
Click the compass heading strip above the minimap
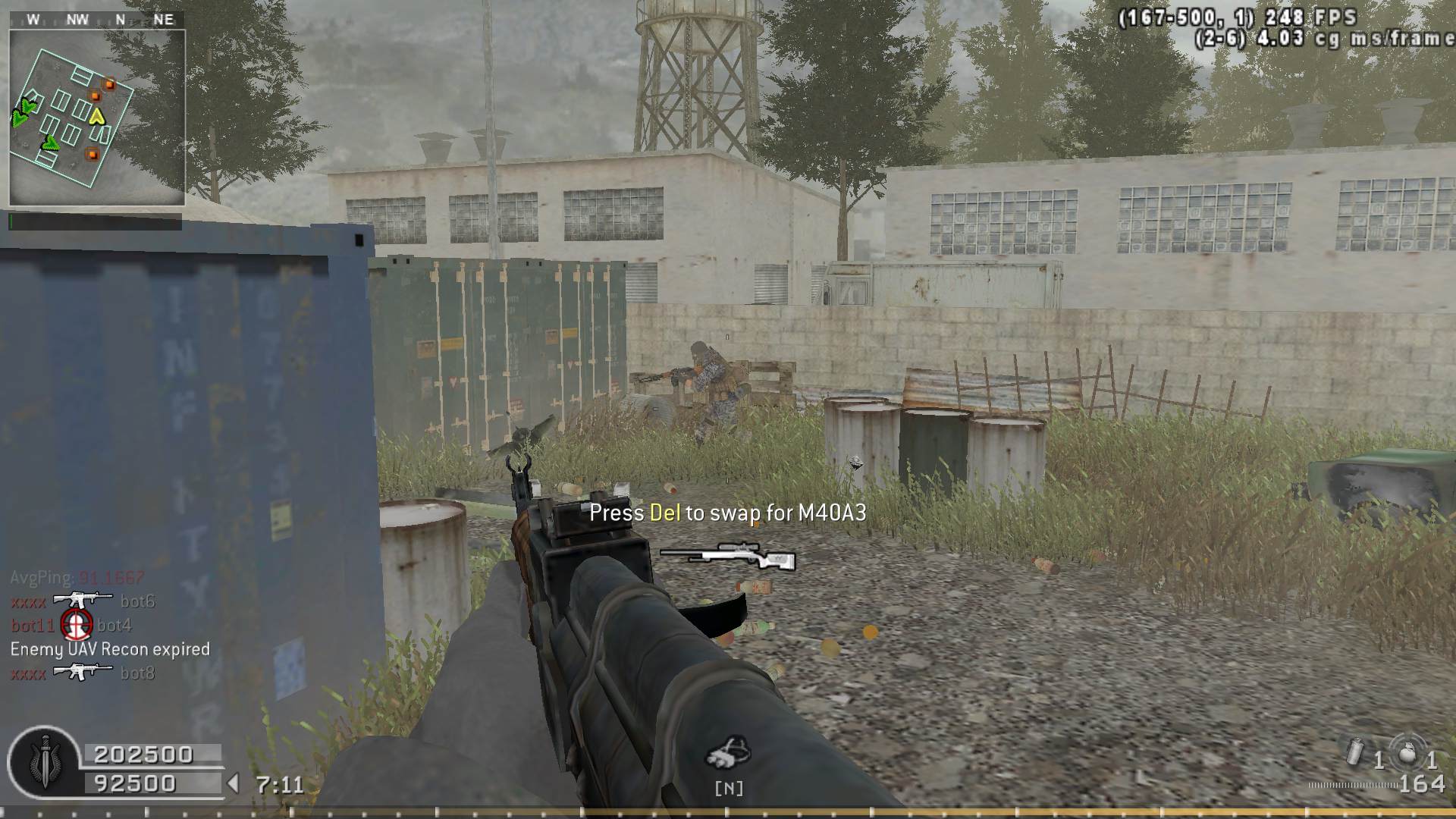pos(97,20)
